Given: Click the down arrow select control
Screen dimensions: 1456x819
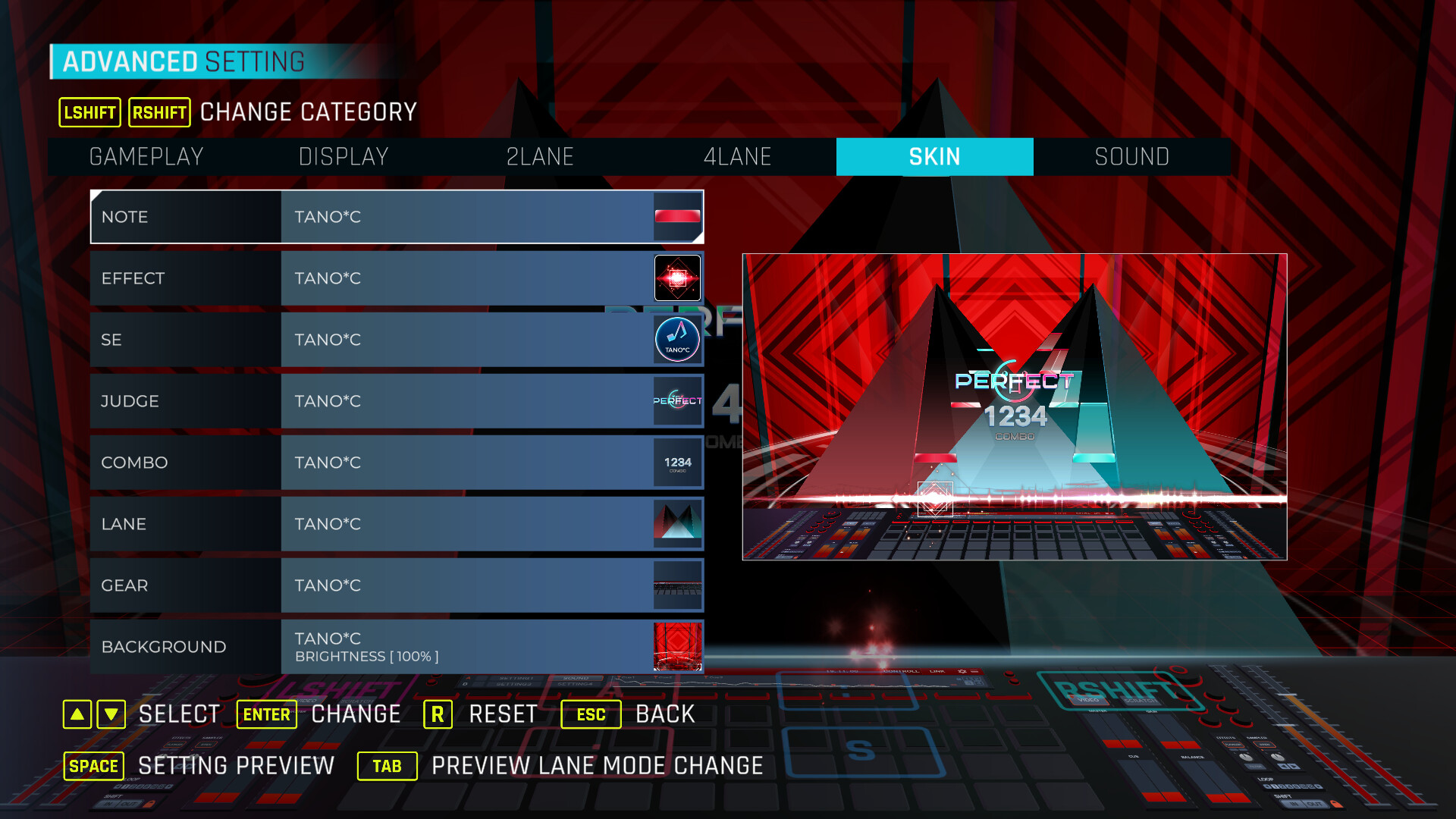Looking at the screenshot, I should (x=110, y=714).
